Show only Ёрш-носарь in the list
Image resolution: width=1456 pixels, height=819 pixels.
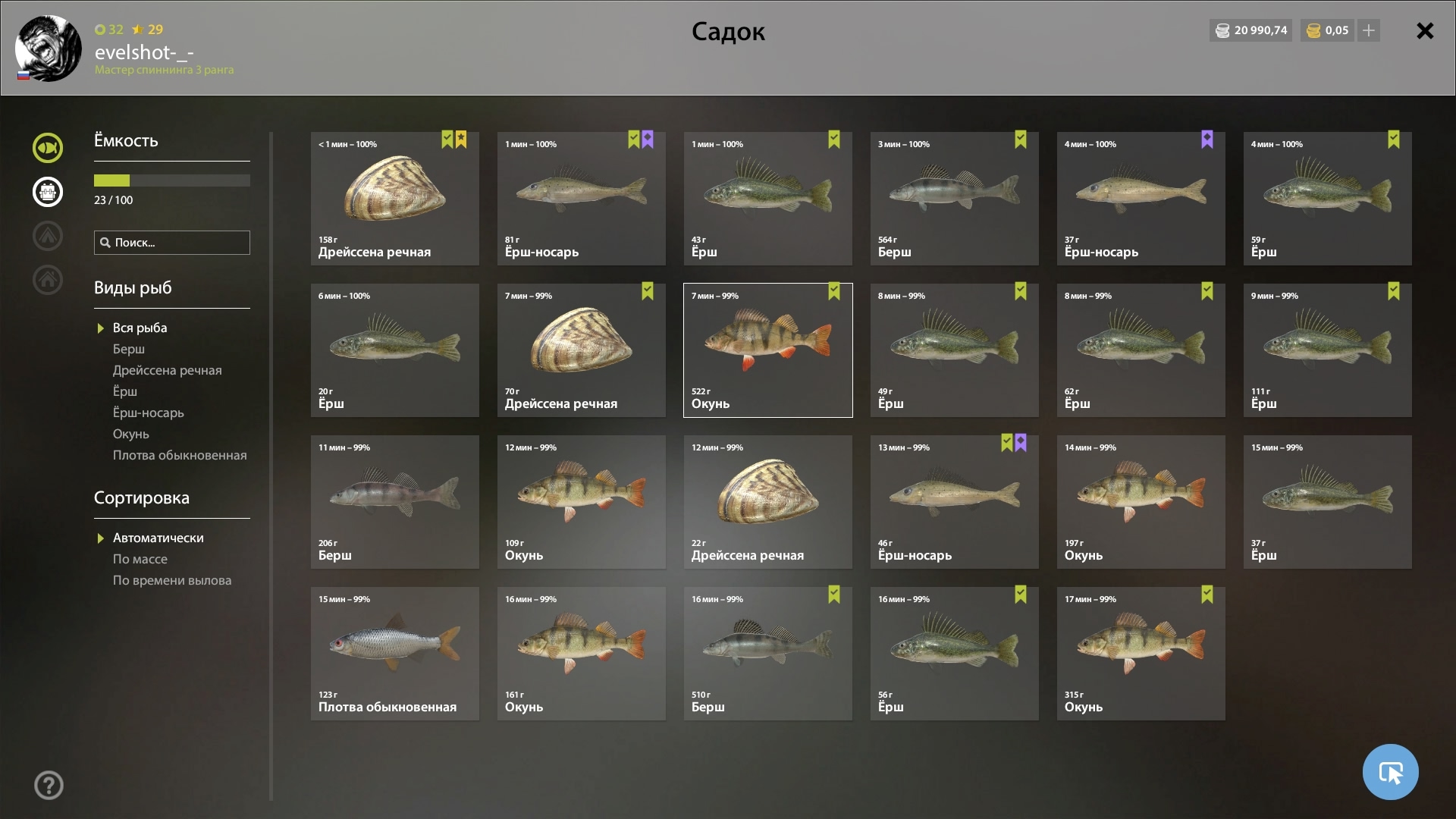(148, 413)
